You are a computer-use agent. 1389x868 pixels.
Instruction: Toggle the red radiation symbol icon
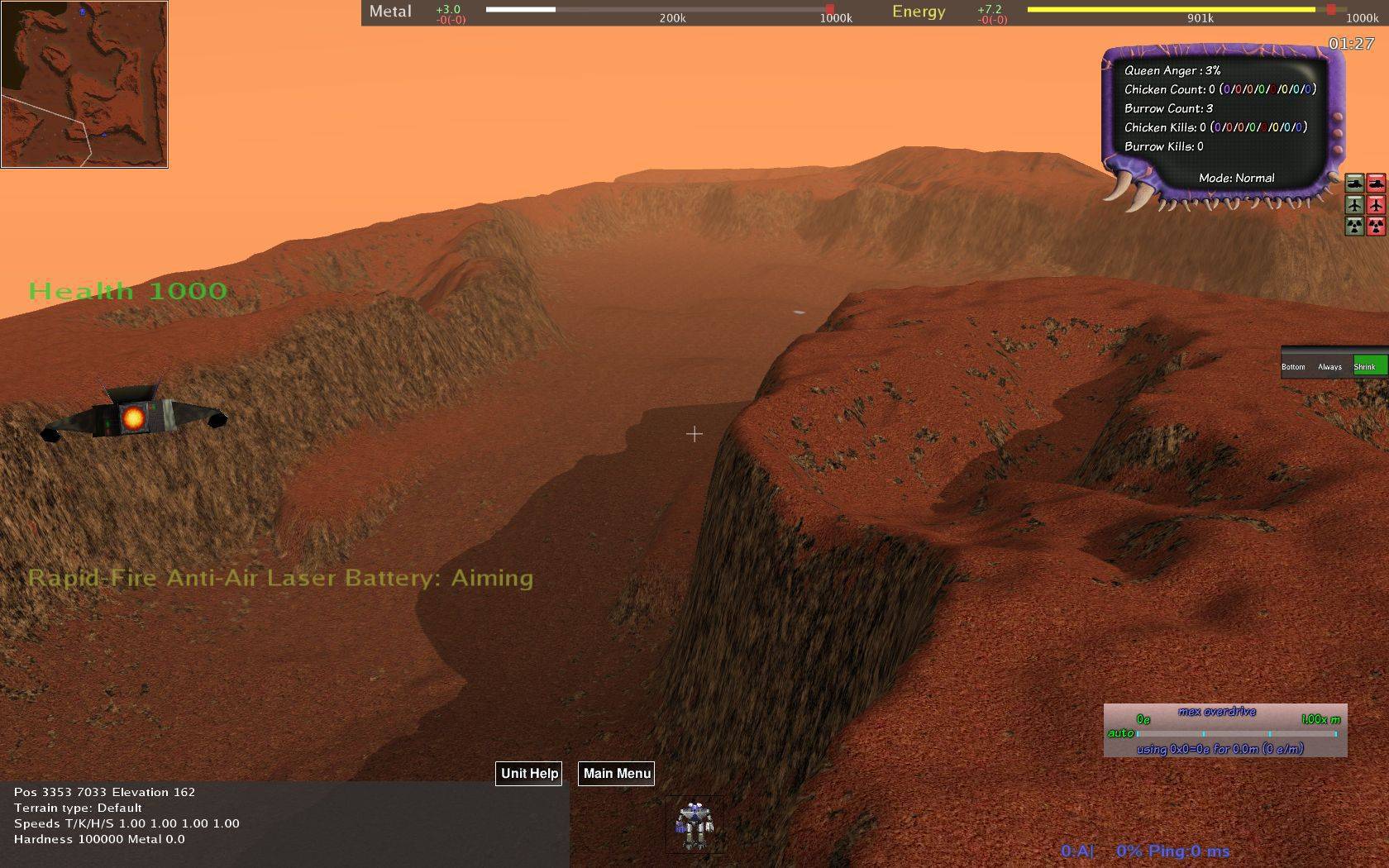(x=1376, y=226)
